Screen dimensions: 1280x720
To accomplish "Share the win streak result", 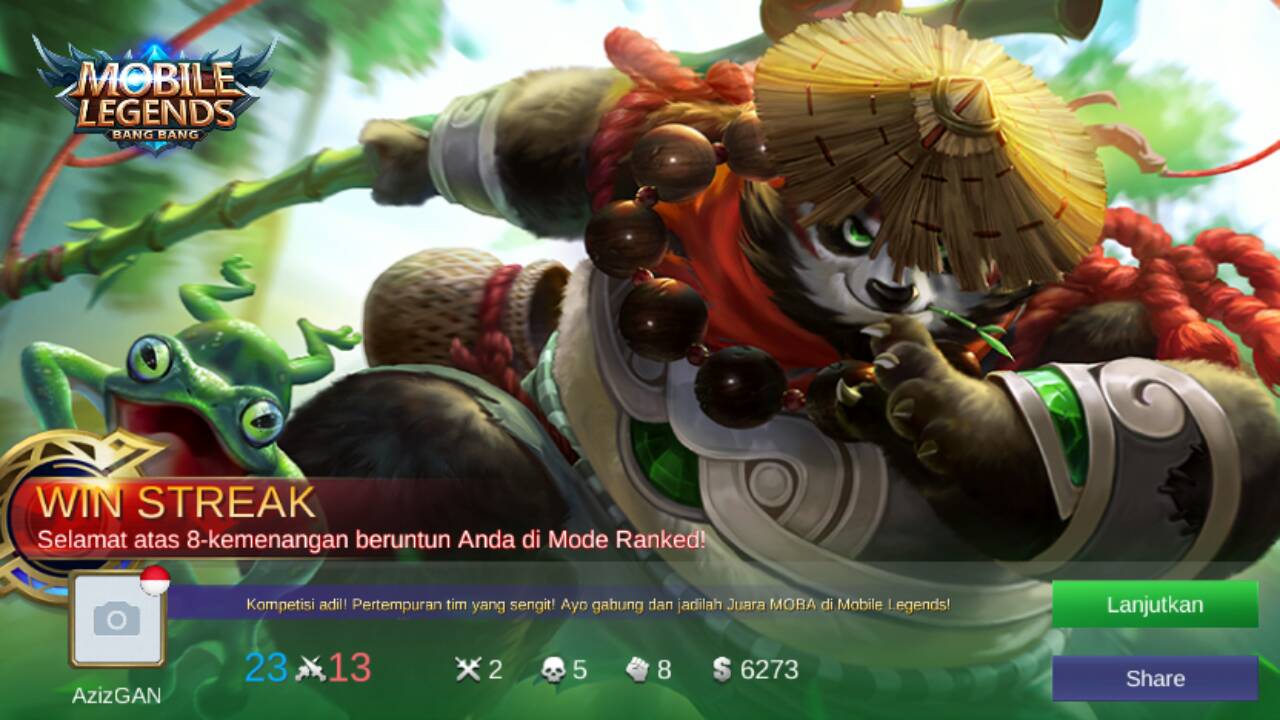I will coord(1154,678).
